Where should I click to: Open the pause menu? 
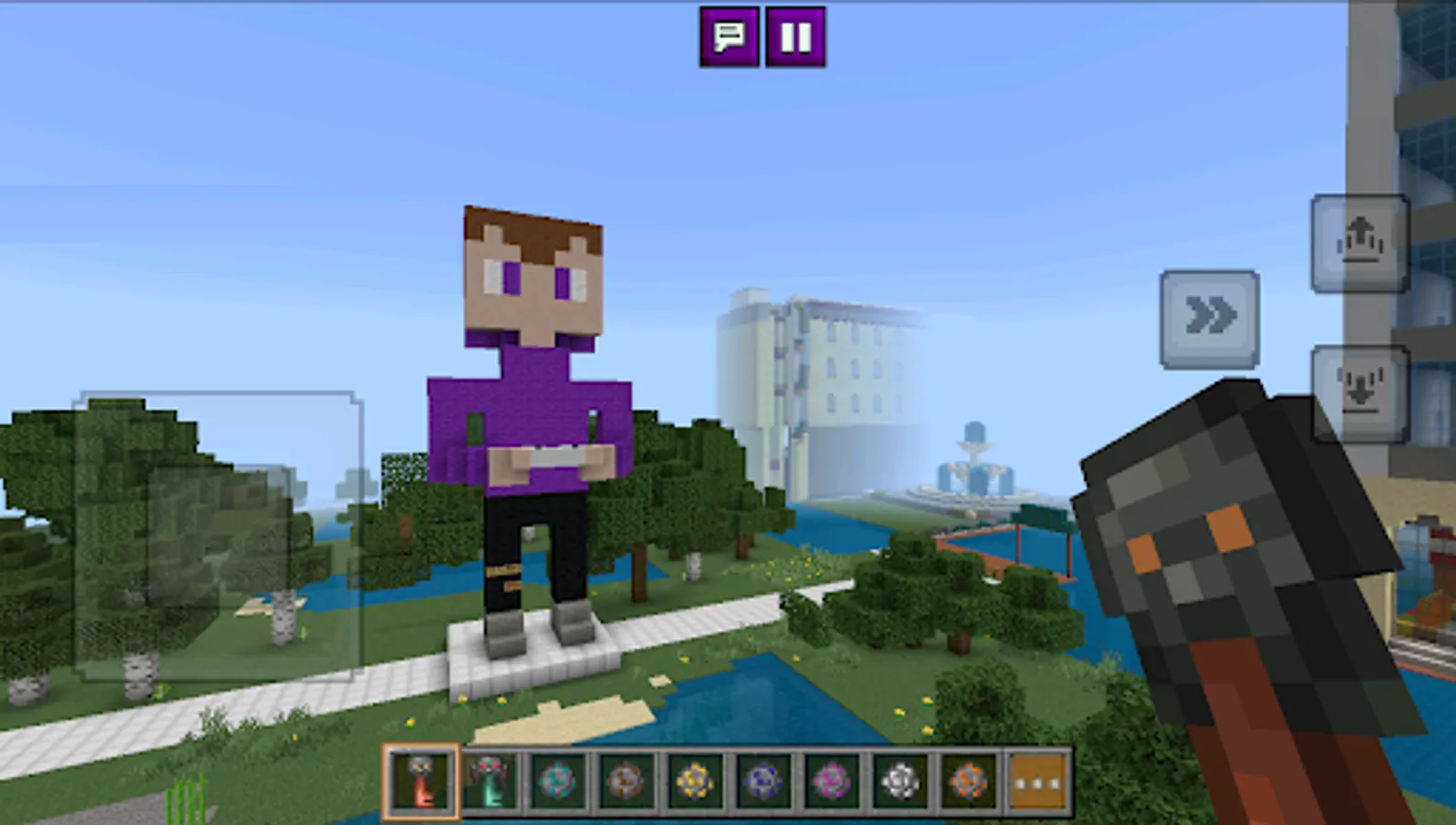(x=794, y=37)
